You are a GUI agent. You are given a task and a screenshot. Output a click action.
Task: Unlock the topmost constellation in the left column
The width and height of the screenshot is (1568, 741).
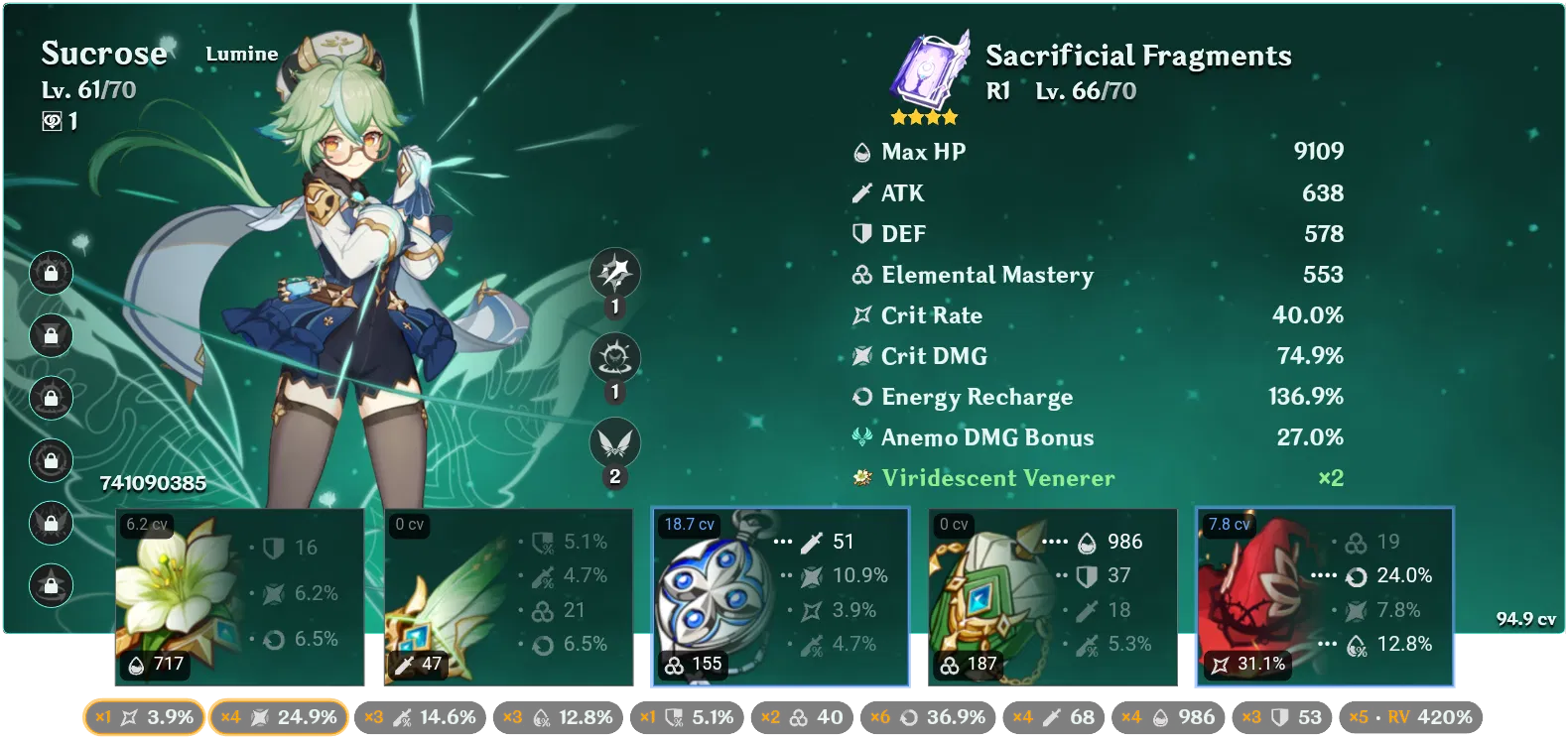[51, 273]
